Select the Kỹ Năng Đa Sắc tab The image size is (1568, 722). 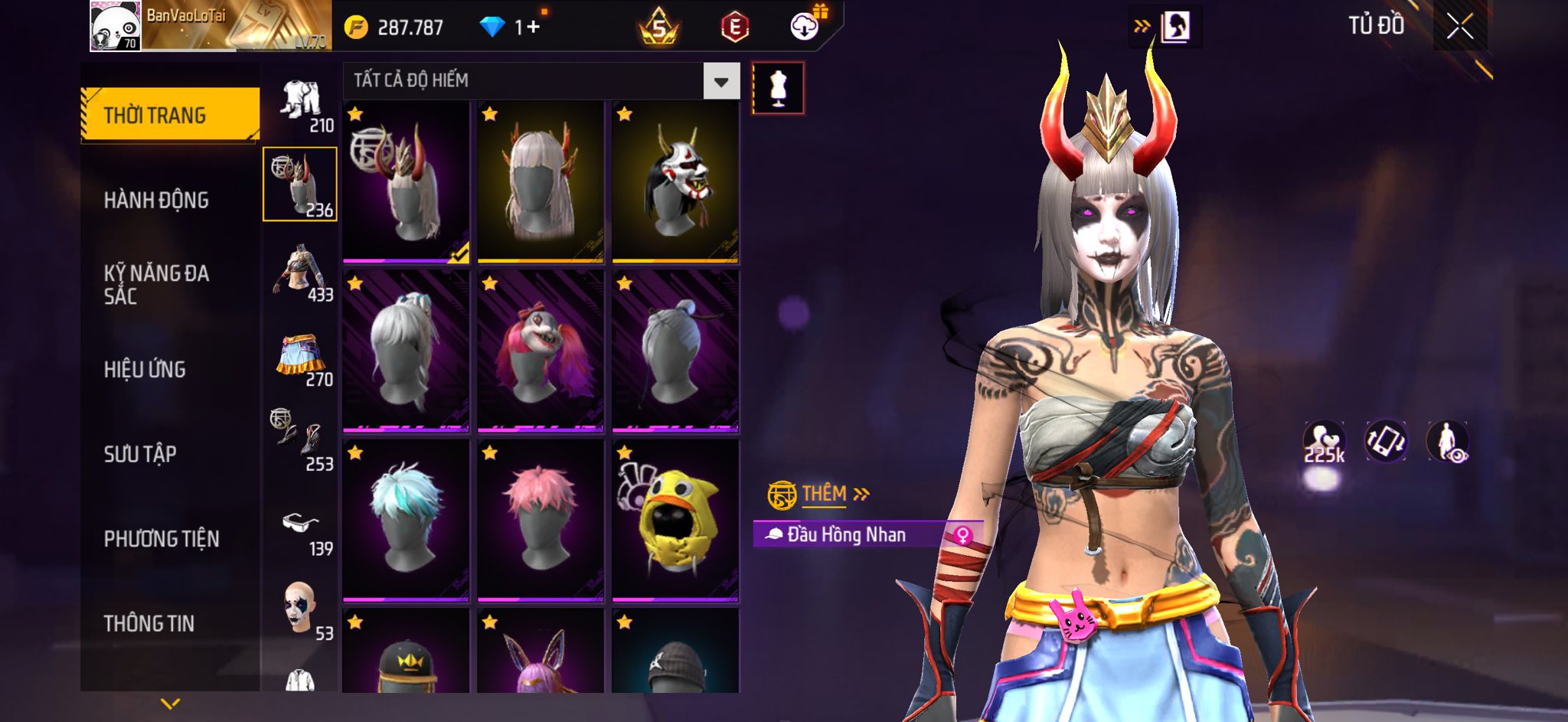tap(156, 284)
